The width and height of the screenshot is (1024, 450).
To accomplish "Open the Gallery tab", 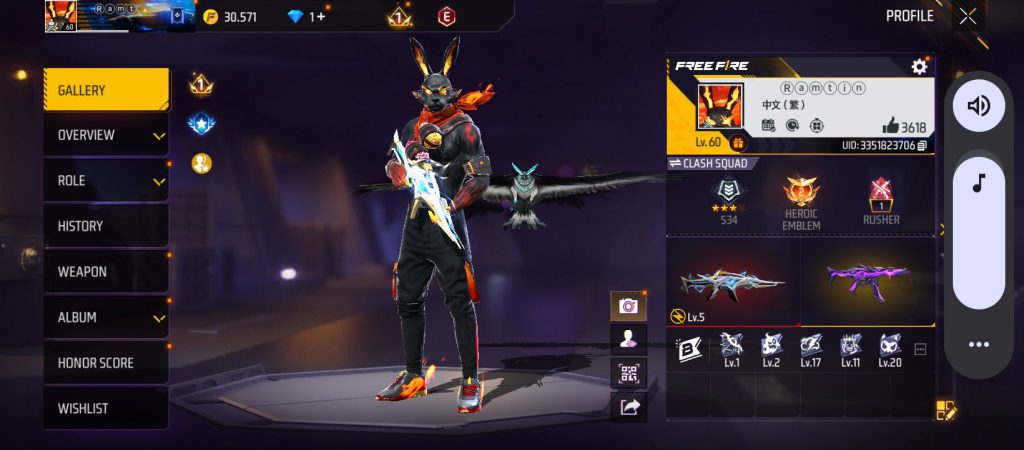I will point(105,90).
